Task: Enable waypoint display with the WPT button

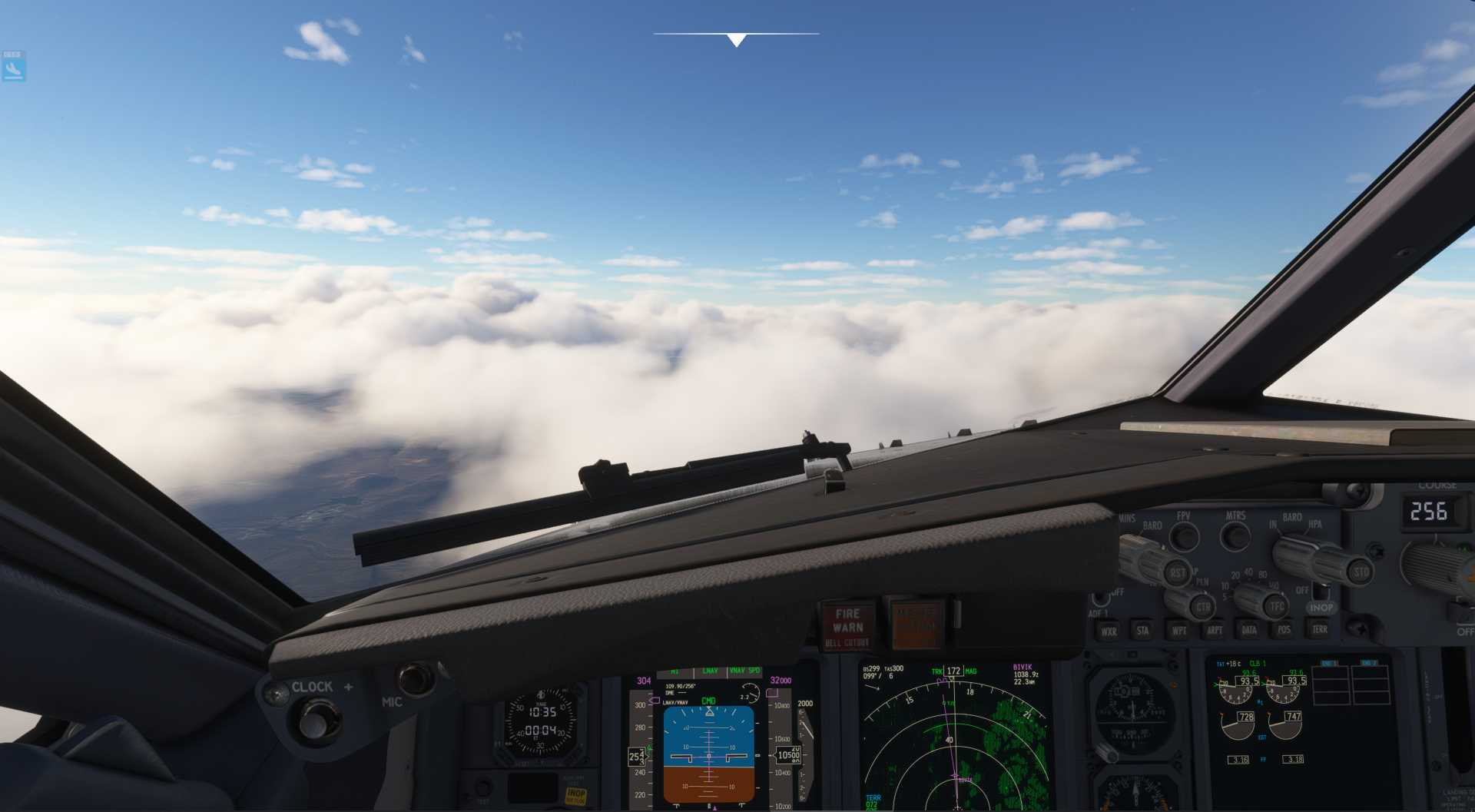Action: coord(1180,631)
